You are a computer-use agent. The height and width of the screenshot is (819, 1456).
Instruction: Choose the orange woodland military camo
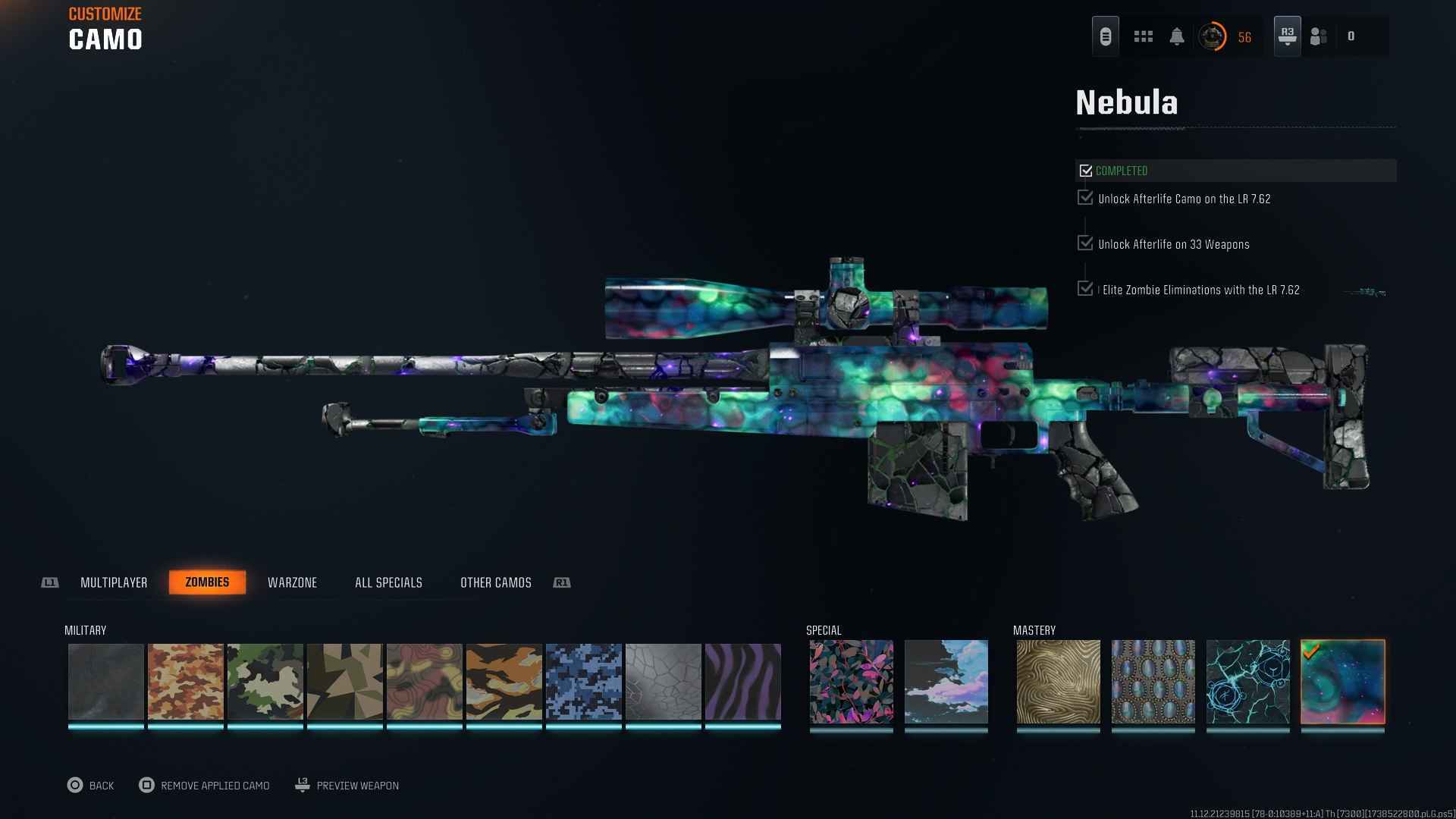pyautogui.click(x=186, y=682)
